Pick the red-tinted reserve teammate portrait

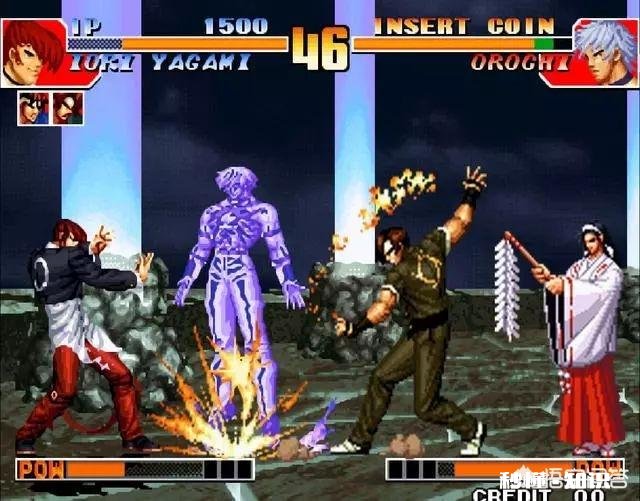(x=68, y=108)
